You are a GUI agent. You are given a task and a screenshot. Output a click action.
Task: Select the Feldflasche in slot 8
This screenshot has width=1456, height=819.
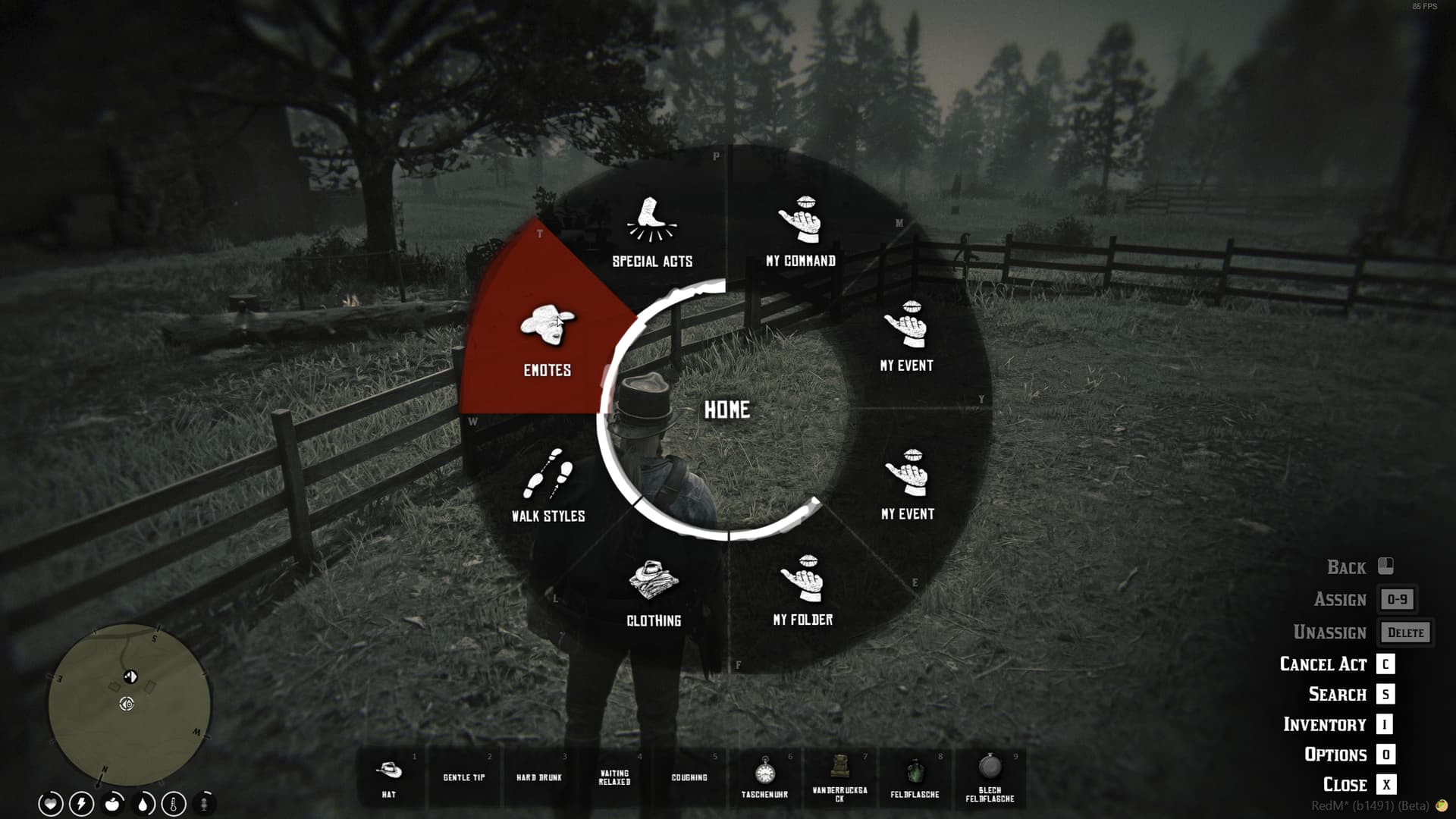coord(915,777)
